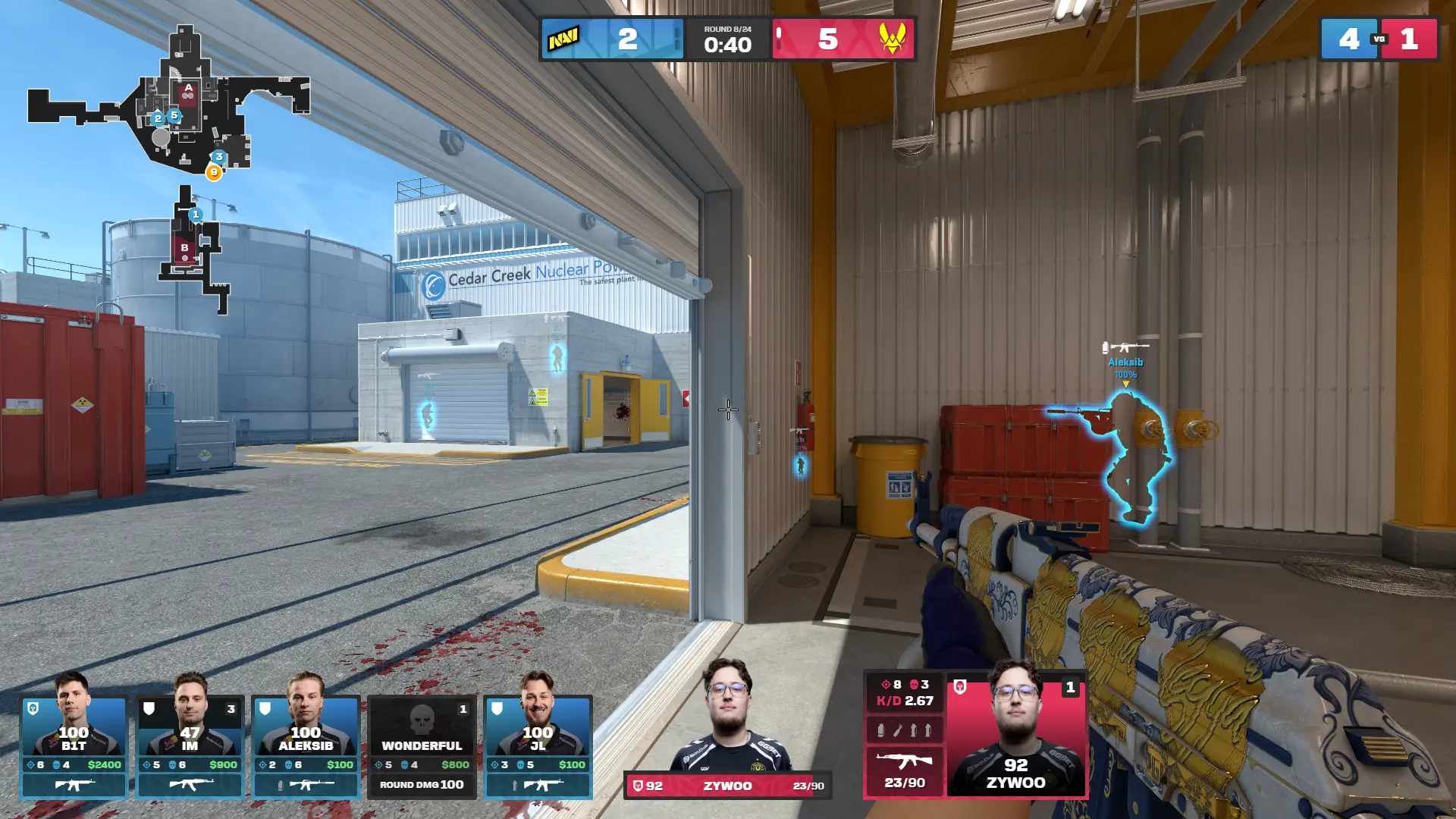
Task: Click the Vitality team logo
Action: pyautogui.click(x=893, y=39)
